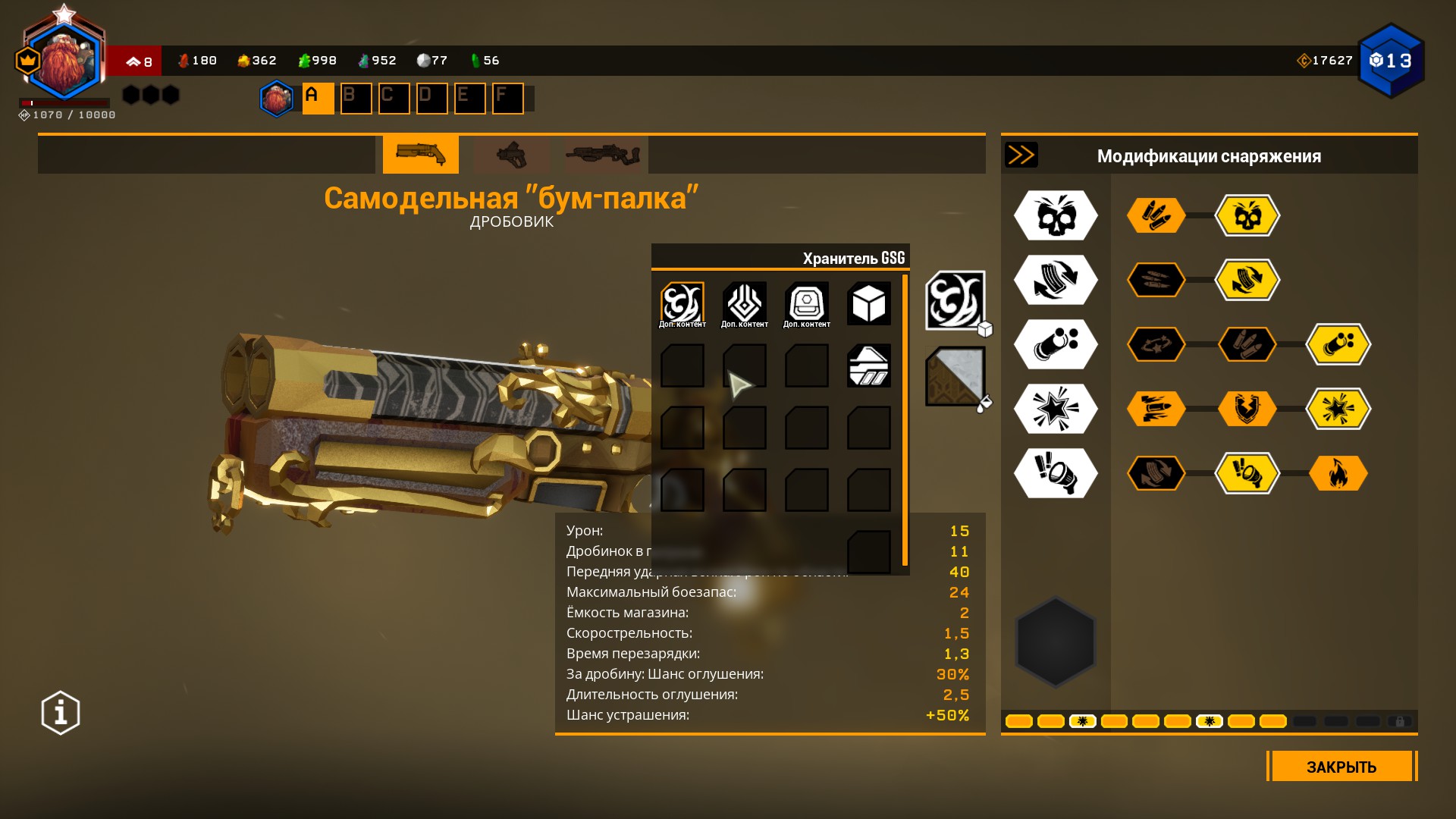Click the ЗАКРЫТЬ button
Screen dimensions: 1456x819
point(1341,766)
